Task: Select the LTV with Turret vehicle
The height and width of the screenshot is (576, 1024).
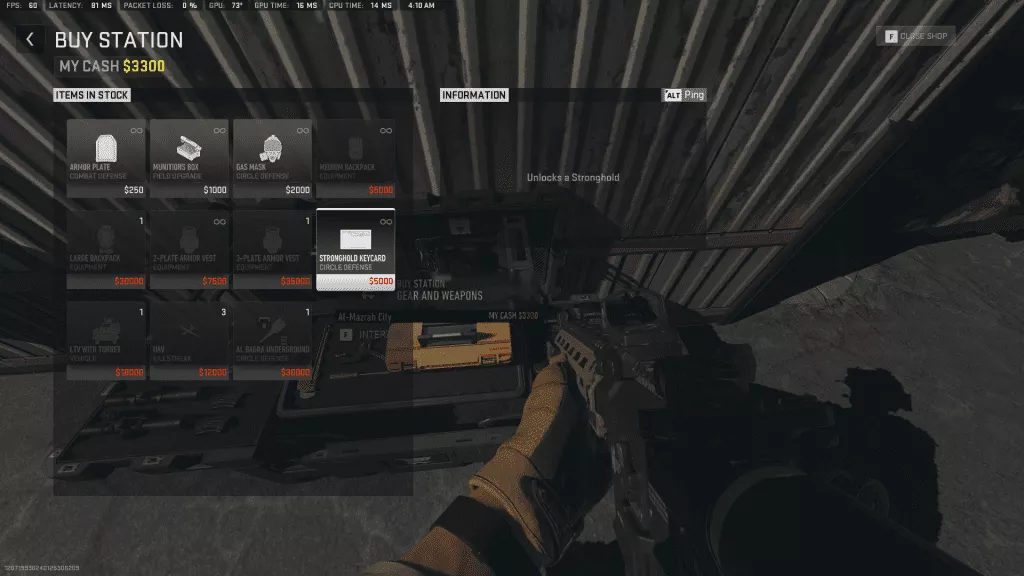Action: pyautogui.click(x=106, y=341)
